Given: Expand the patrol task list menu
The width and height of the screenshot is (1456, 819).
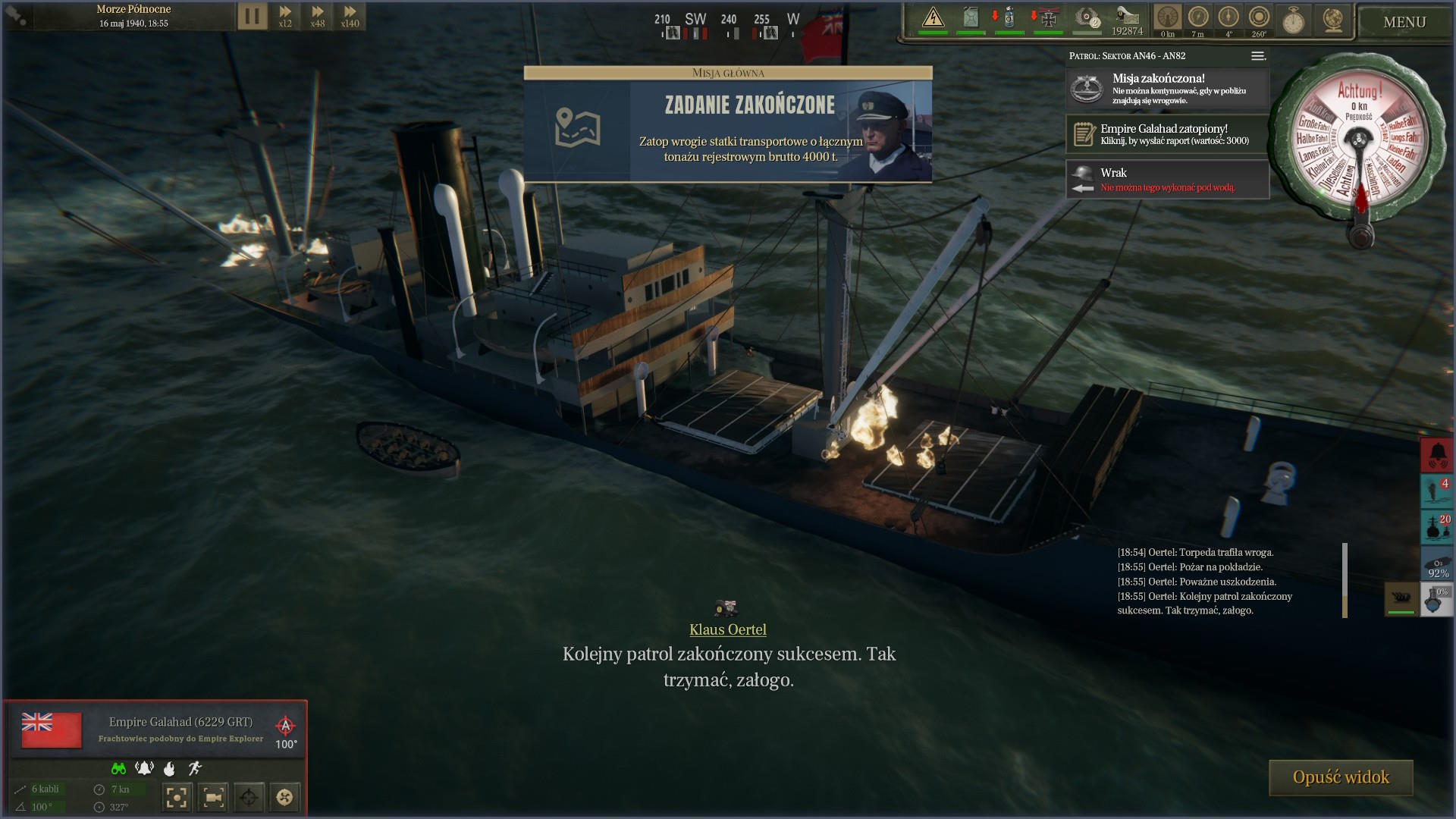Looking at the screenshot, I should click(1257, 56).
